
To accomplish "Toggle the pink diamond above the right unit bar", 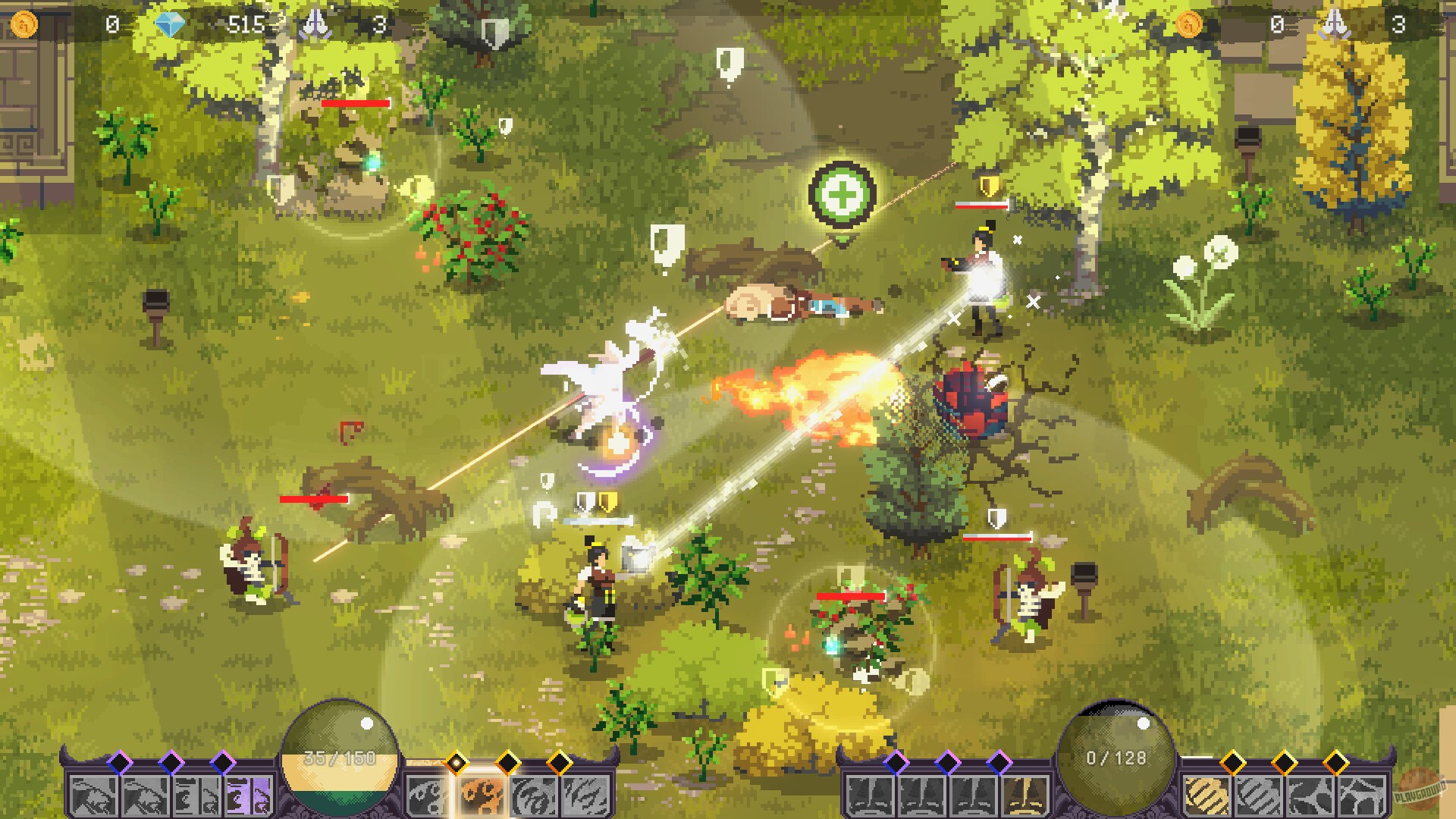I will (x=896, y=761).
